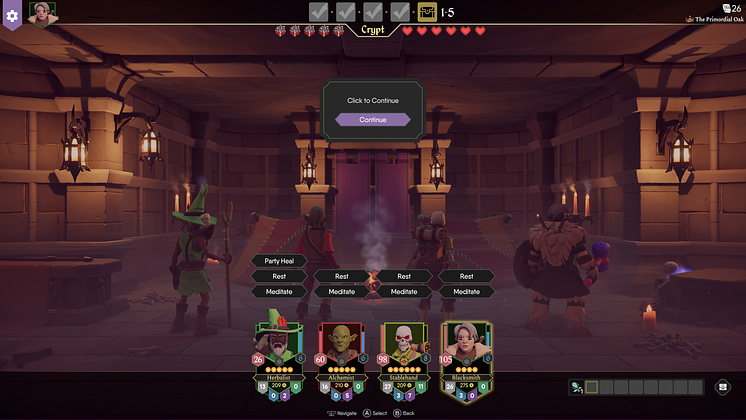Open the treasure chest inventory button
The width and height of the screenshot is (746, 420).
click(723, 387)
